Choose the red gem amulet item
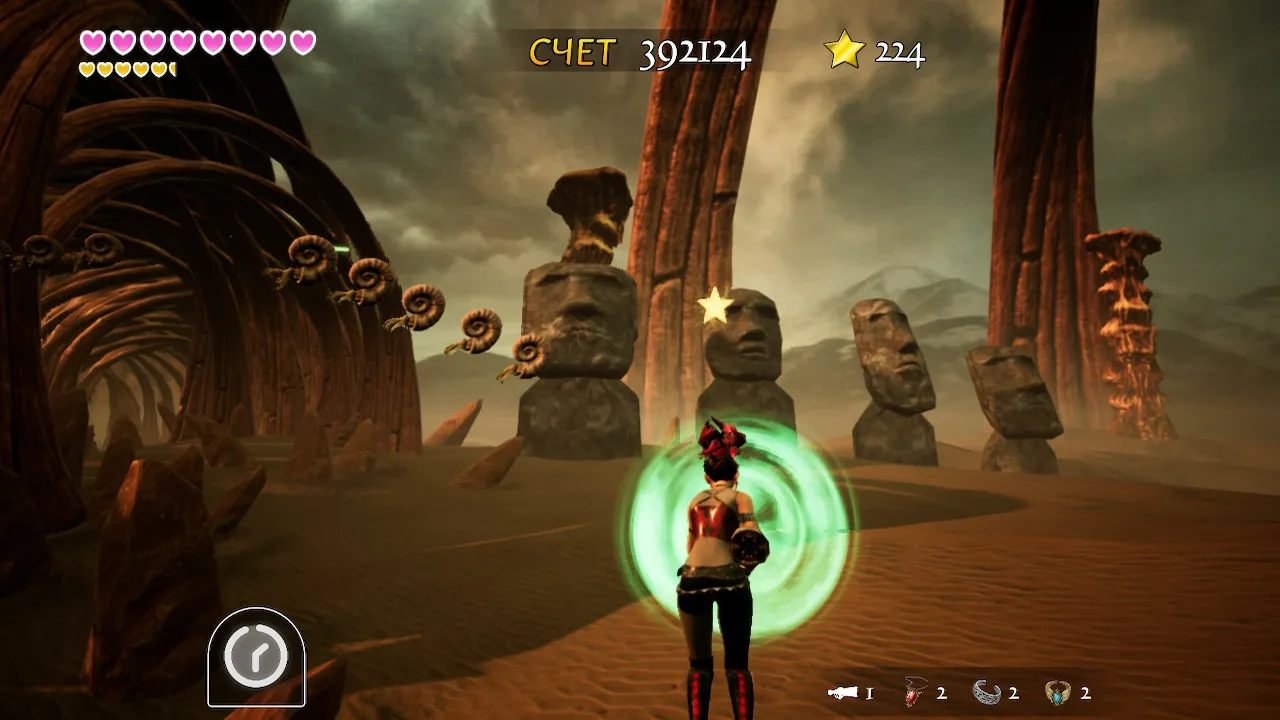 pyautogui.click(x=914, y=691)
